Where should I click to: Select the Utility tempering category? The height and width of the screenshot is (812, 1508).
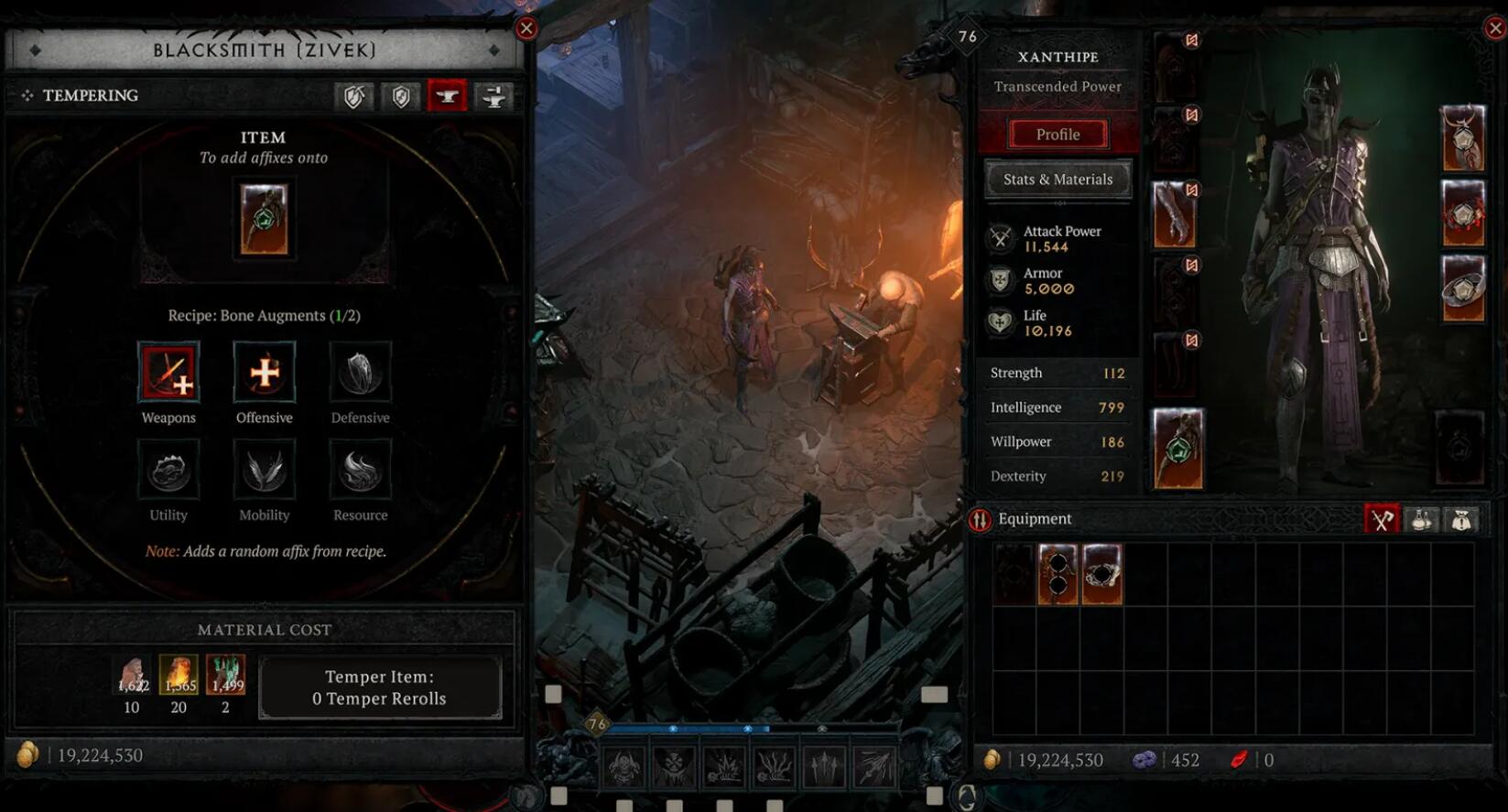(x=168, y=471)
